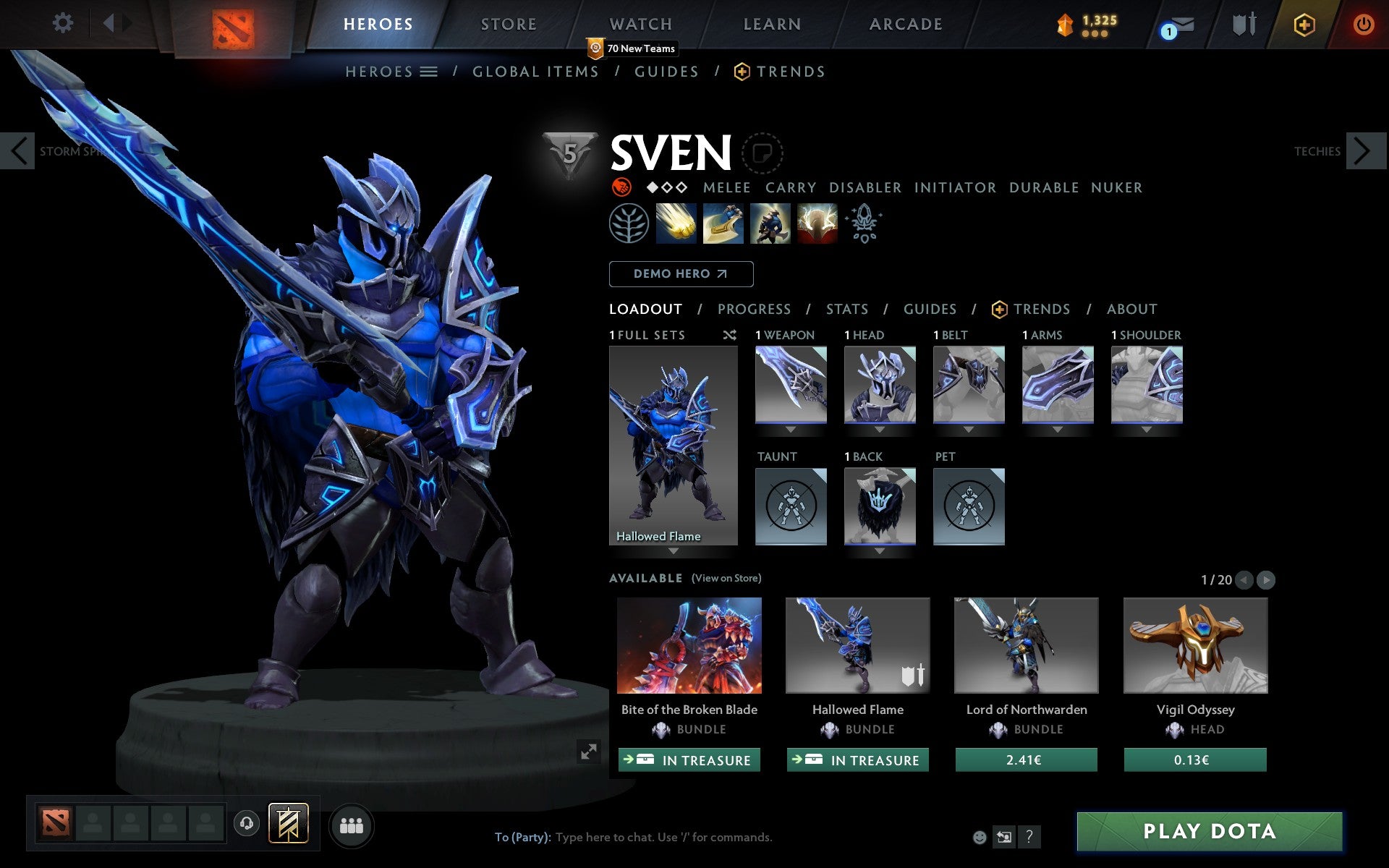Expand the Weapon slot chevron

coord(791,429)
